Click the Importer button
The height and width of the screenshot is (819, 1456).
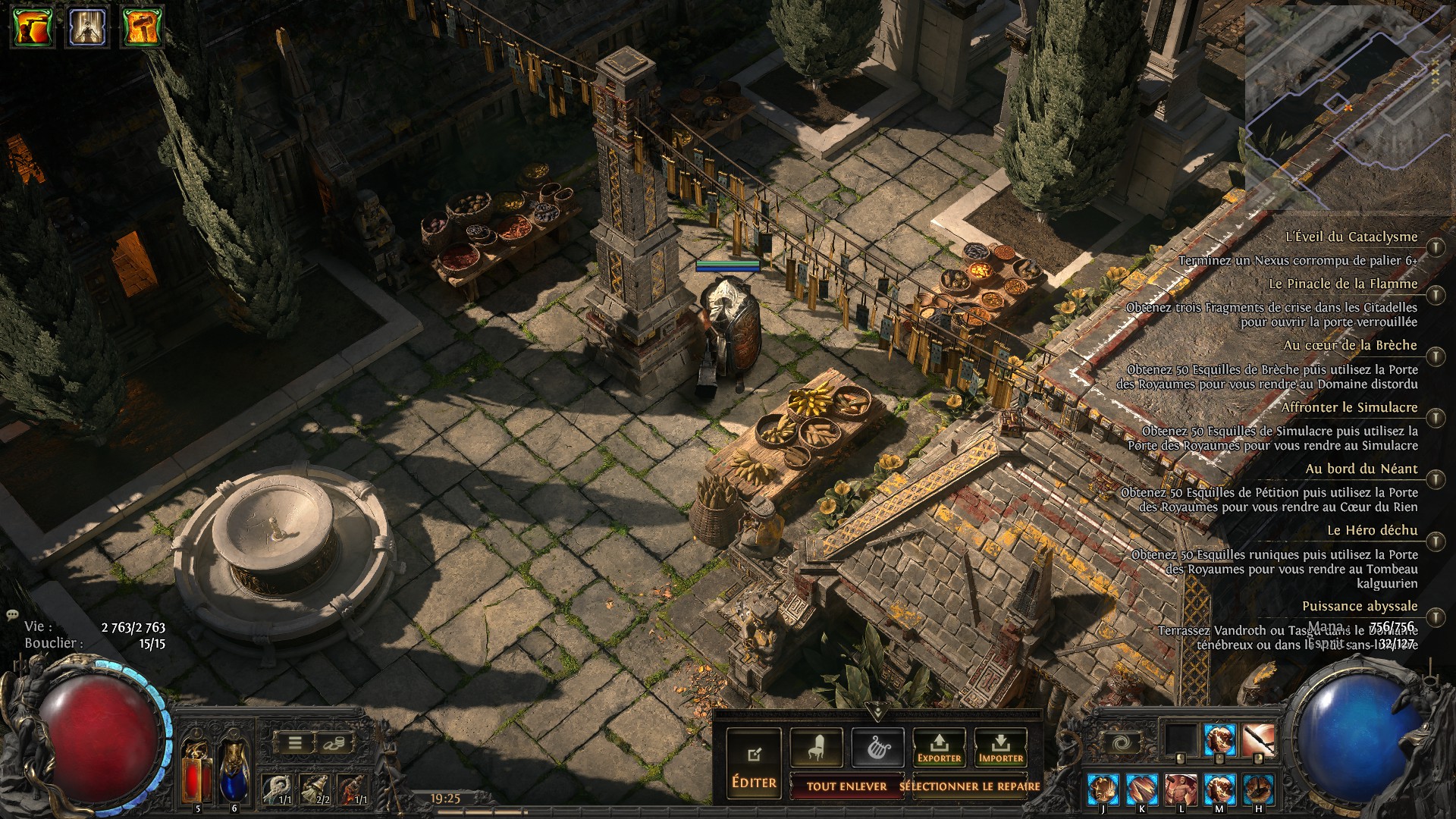[x=1000, y=748]
